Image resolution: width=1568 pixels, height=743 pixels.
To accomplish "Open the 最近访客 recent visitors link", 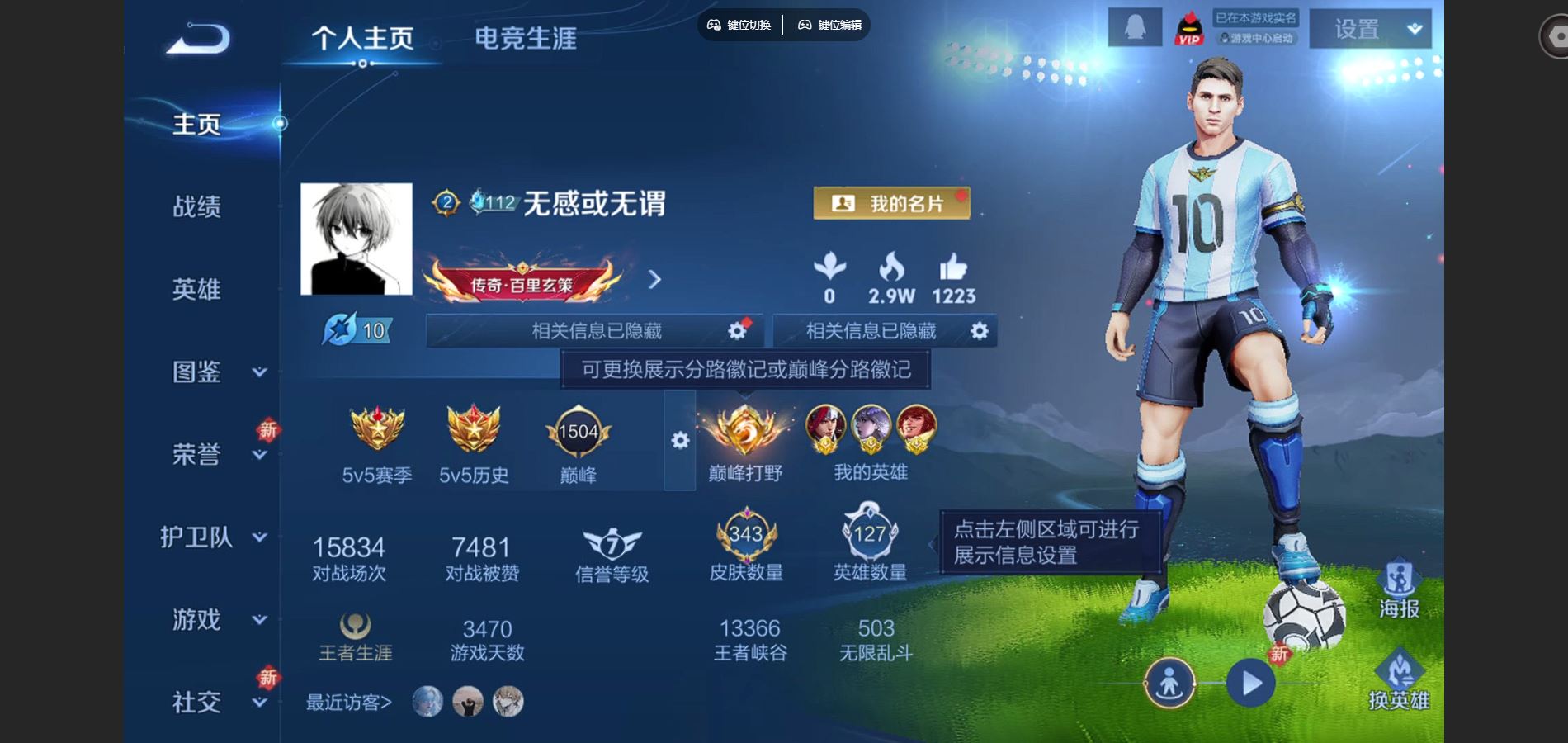I will pos(351,701).
